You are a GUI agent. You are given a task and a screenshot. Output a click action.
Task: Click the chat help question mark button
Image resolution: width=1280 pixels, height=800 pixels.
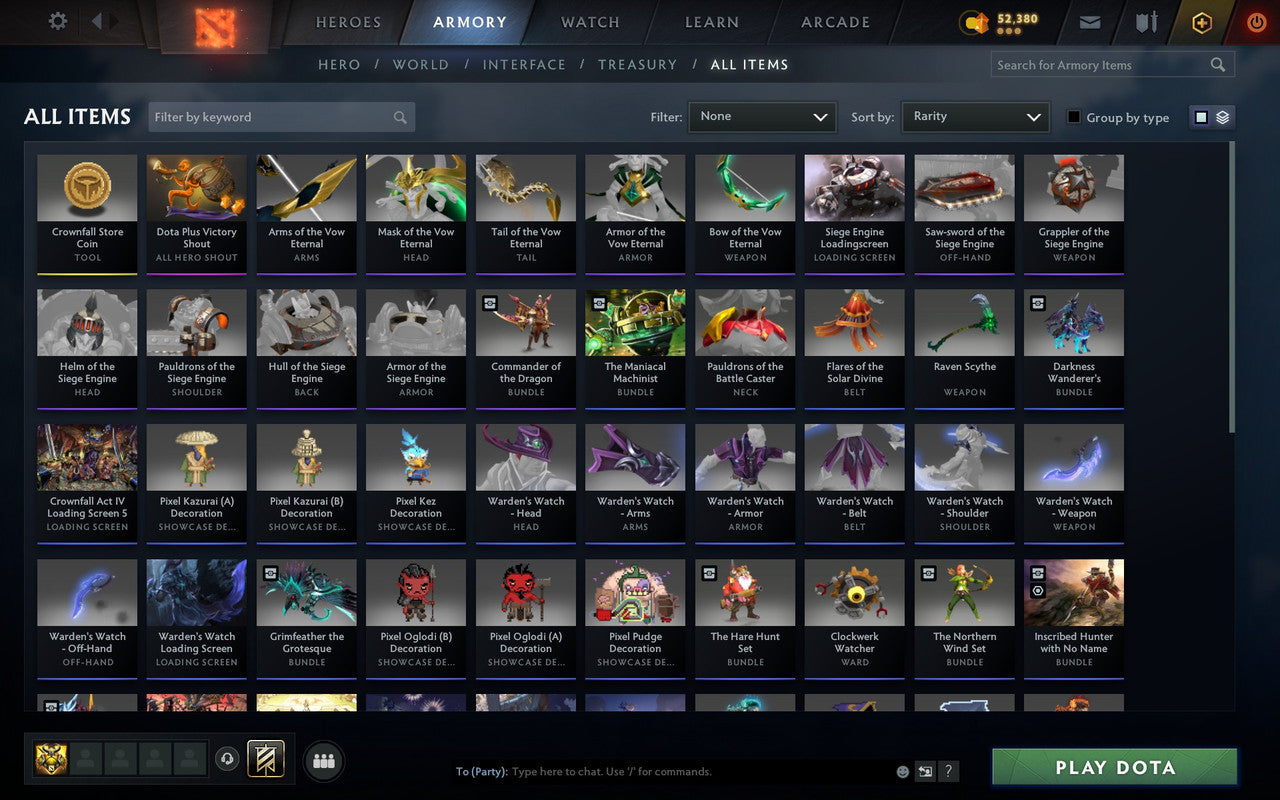948,771
